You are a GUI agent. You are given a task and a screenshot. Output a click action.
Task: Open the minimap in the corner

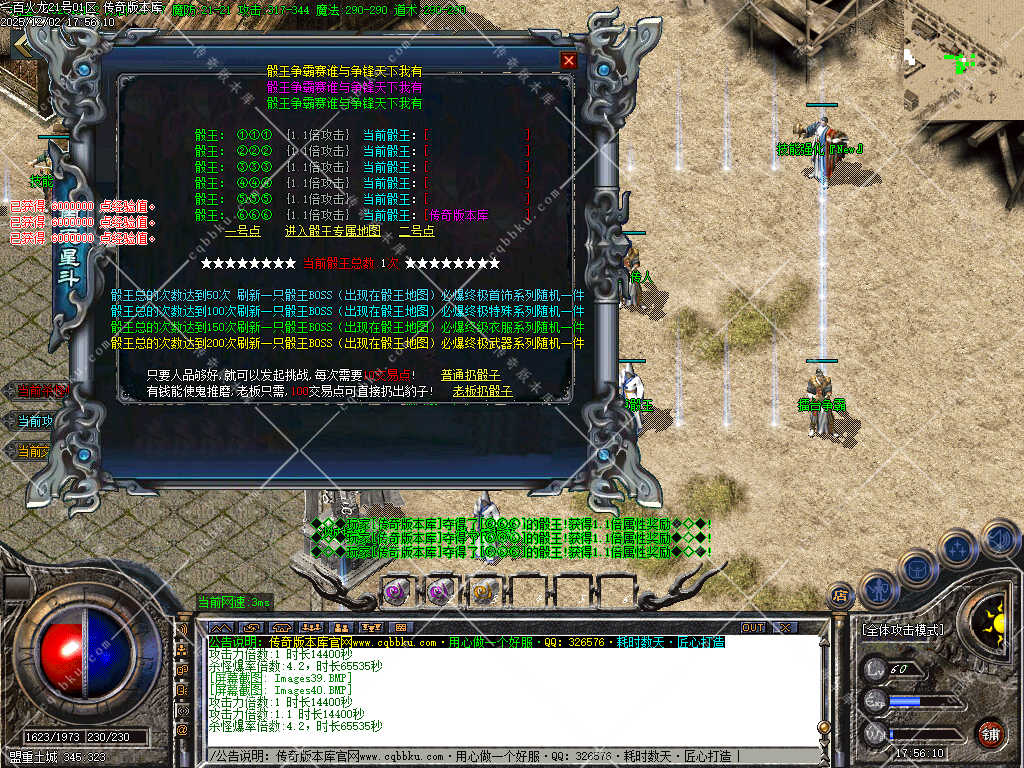[963, 60]
